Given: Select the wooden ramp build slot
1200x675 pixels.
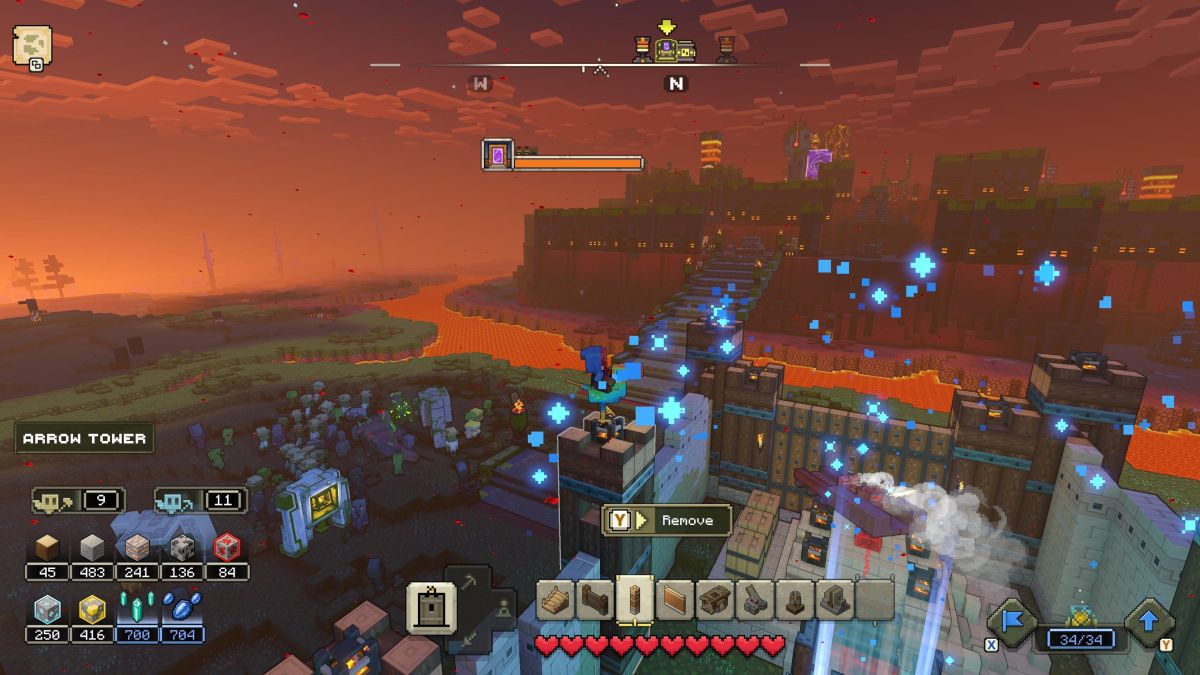Looking at the screenshot, I should point(556,600).
